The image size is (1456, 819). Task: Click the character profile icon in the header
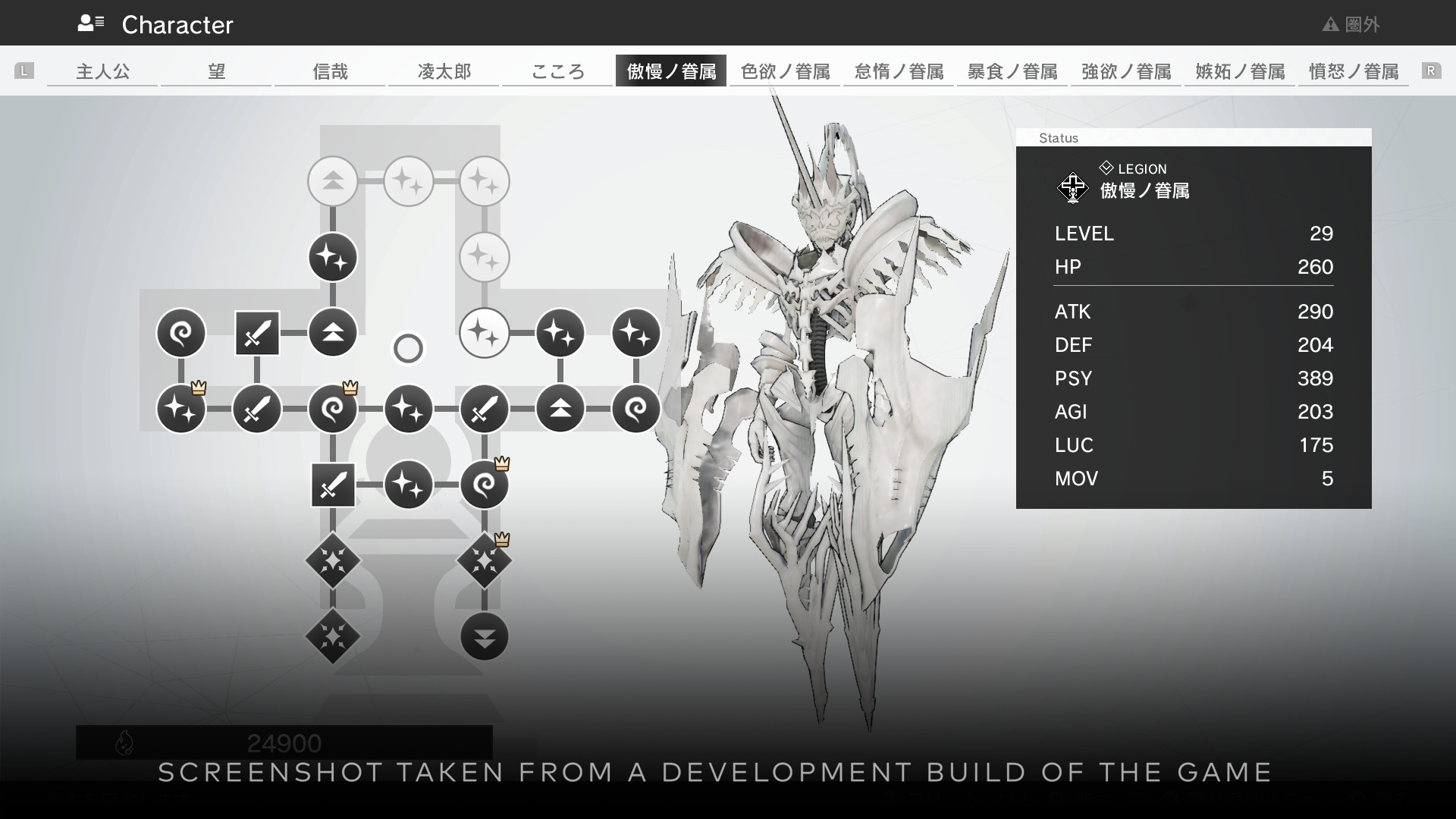90,22
